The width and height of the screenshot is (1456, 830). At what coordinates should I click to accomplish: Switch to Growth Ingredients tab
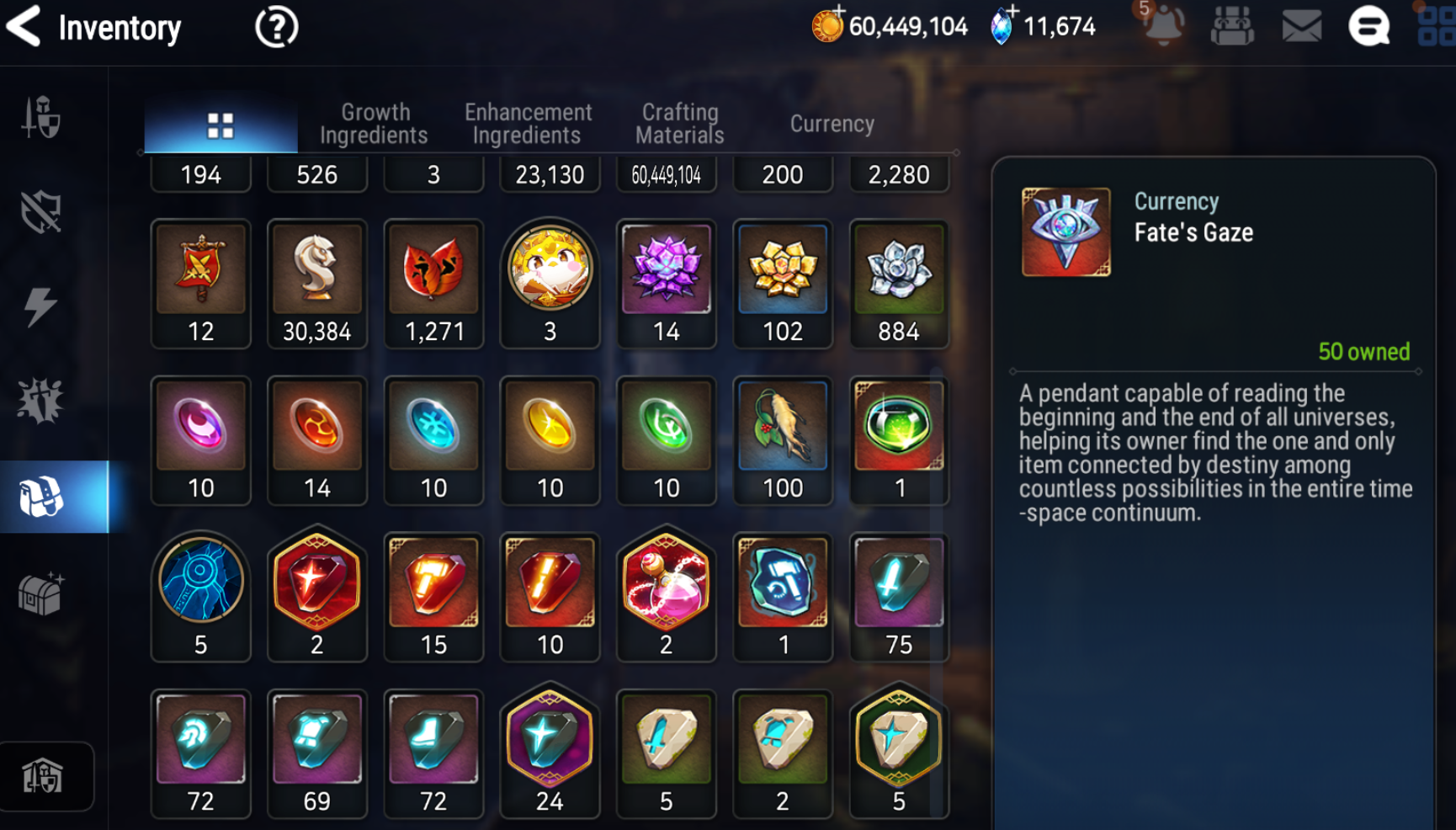click(x=374, y=124)
